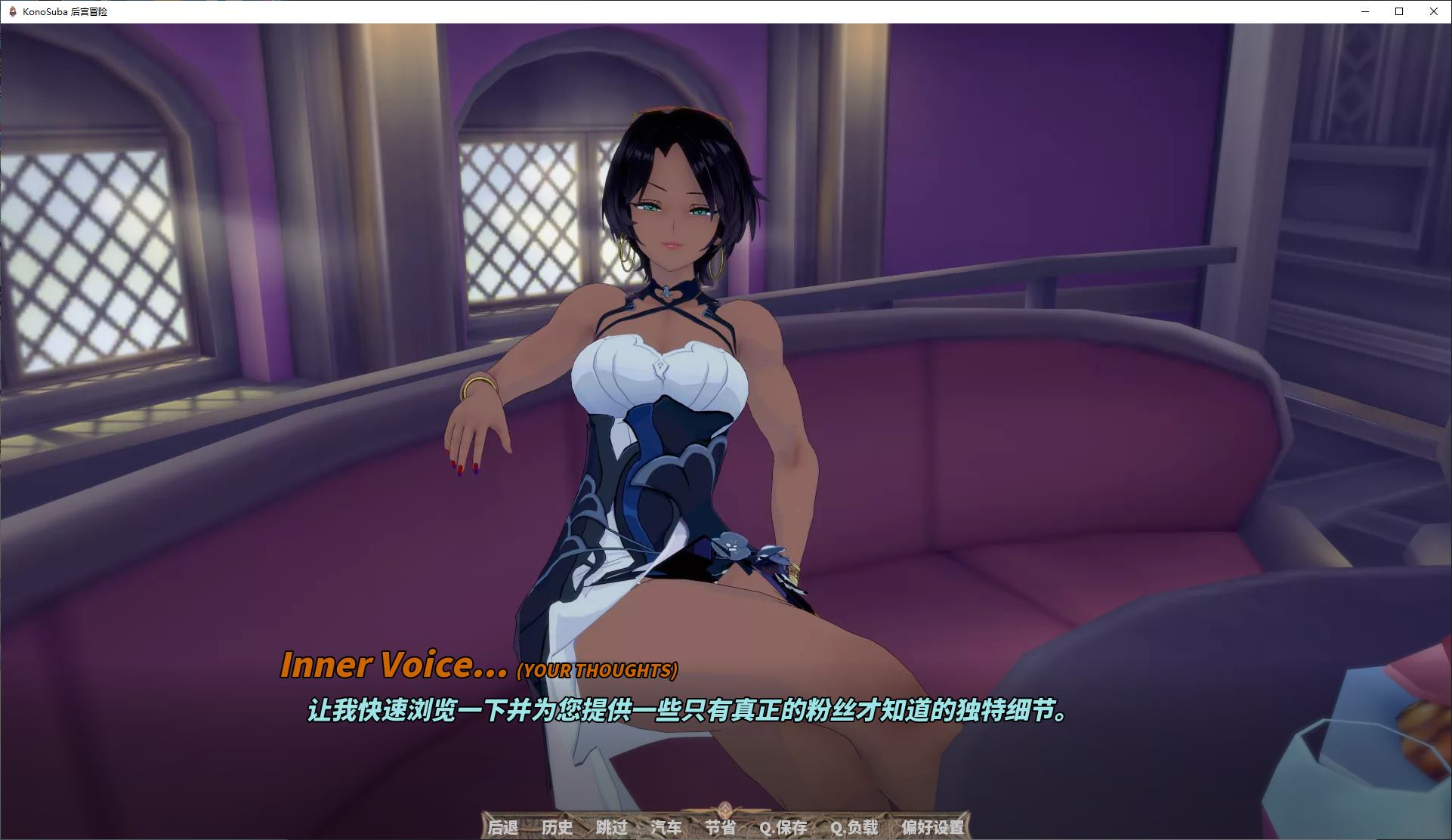
Task: Enable 汽车 auto-advance mode
Action: click(x=666, y=827)
